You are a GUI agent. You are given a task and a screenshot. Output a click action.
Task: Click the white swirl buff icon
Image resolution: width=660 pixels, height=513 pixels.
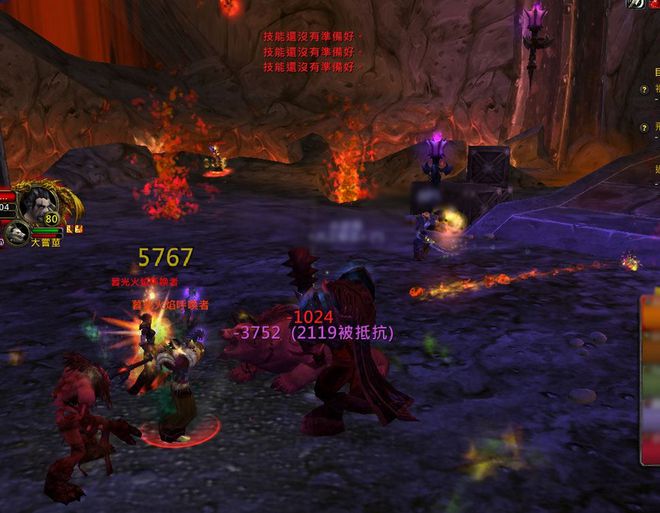pos(636,4)
